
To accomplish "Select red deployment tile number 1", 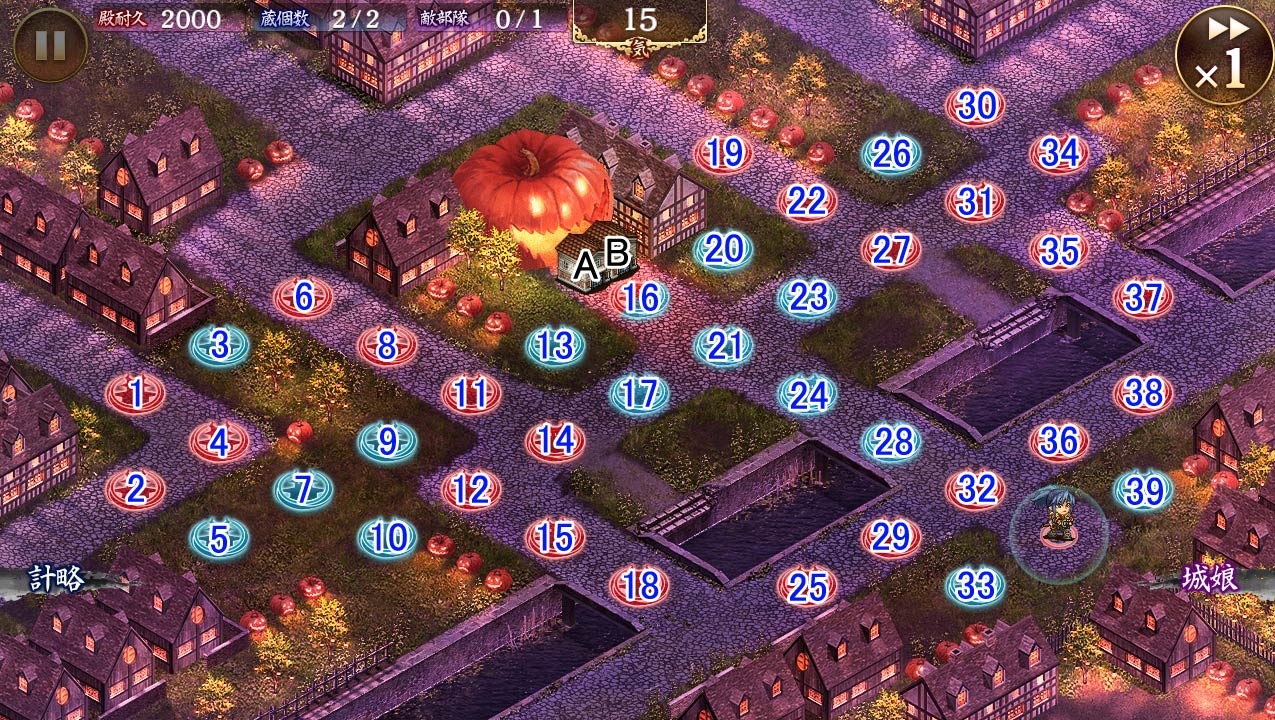I will pyautogui.click(x=136, y=392).
